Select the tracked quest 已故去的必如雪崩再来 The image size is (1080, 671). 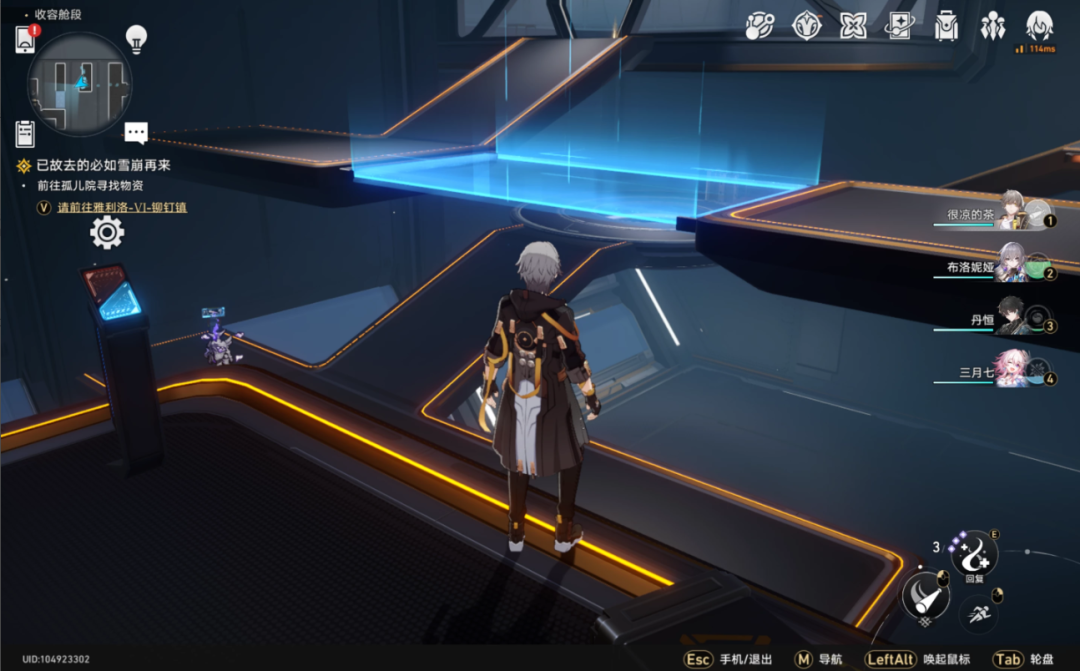click(102, 166)
